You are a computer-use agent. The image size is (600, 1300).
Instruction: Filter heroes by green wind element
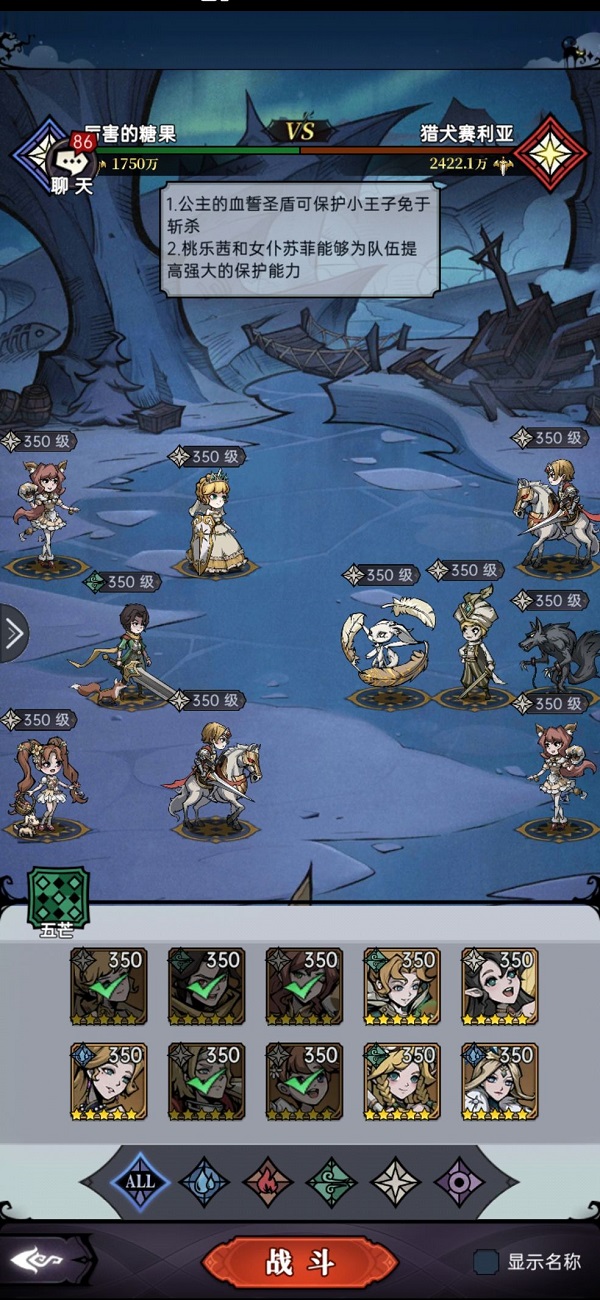coord(332,1181)
